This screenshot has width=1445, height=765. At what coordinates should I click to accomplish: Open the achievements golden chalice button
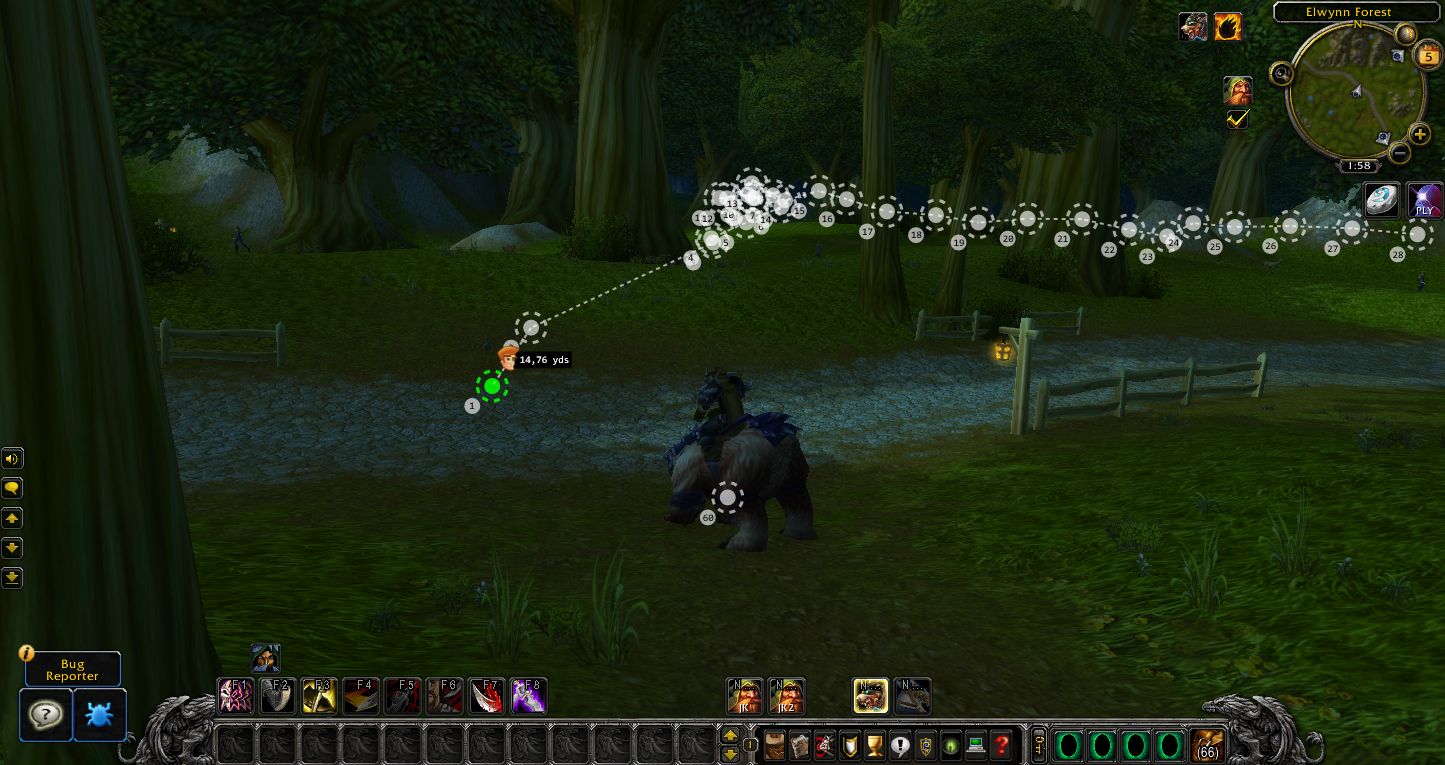click(873, 746)
